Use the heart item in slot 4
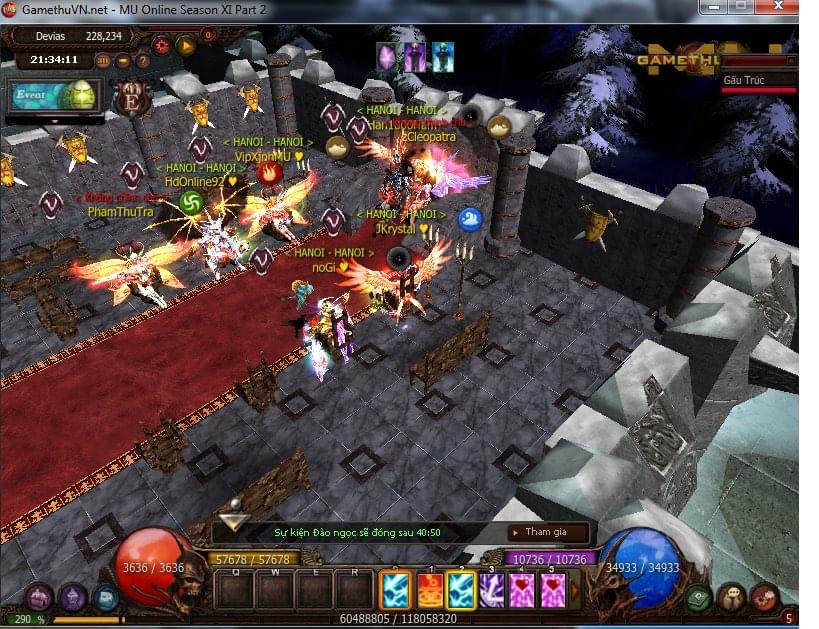The width and height of the screenshot is (819, 629). point(522,589)
